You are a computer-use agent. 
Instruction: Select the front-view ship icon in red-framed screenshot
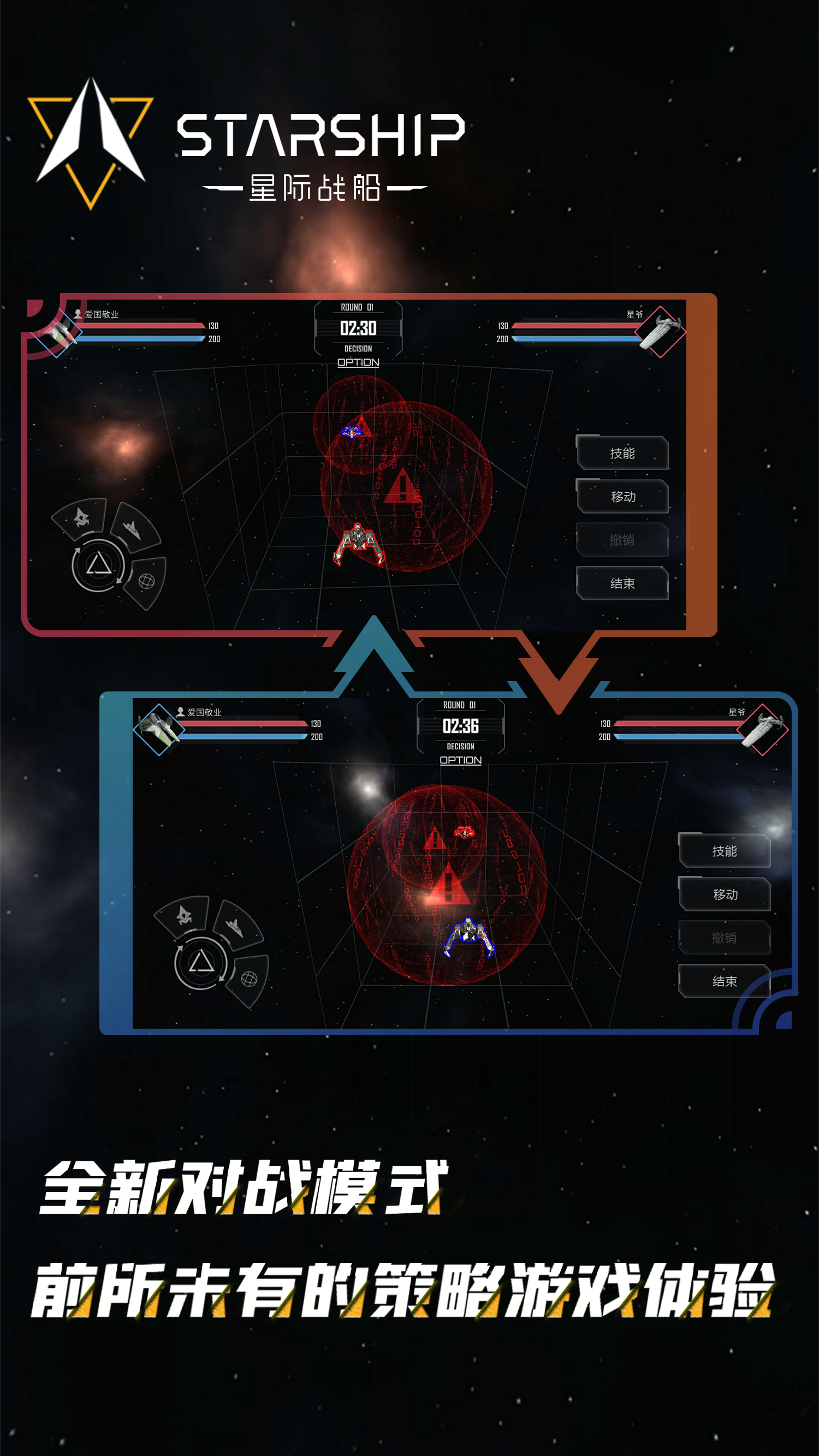pyautogui.click(x=81, y=517)
